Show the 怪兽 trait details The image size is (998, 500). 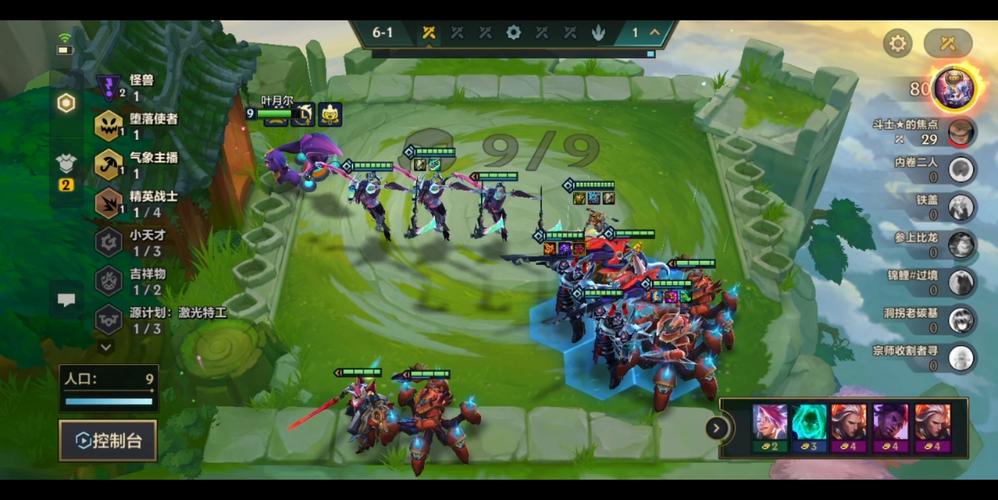tap(109, 87)
